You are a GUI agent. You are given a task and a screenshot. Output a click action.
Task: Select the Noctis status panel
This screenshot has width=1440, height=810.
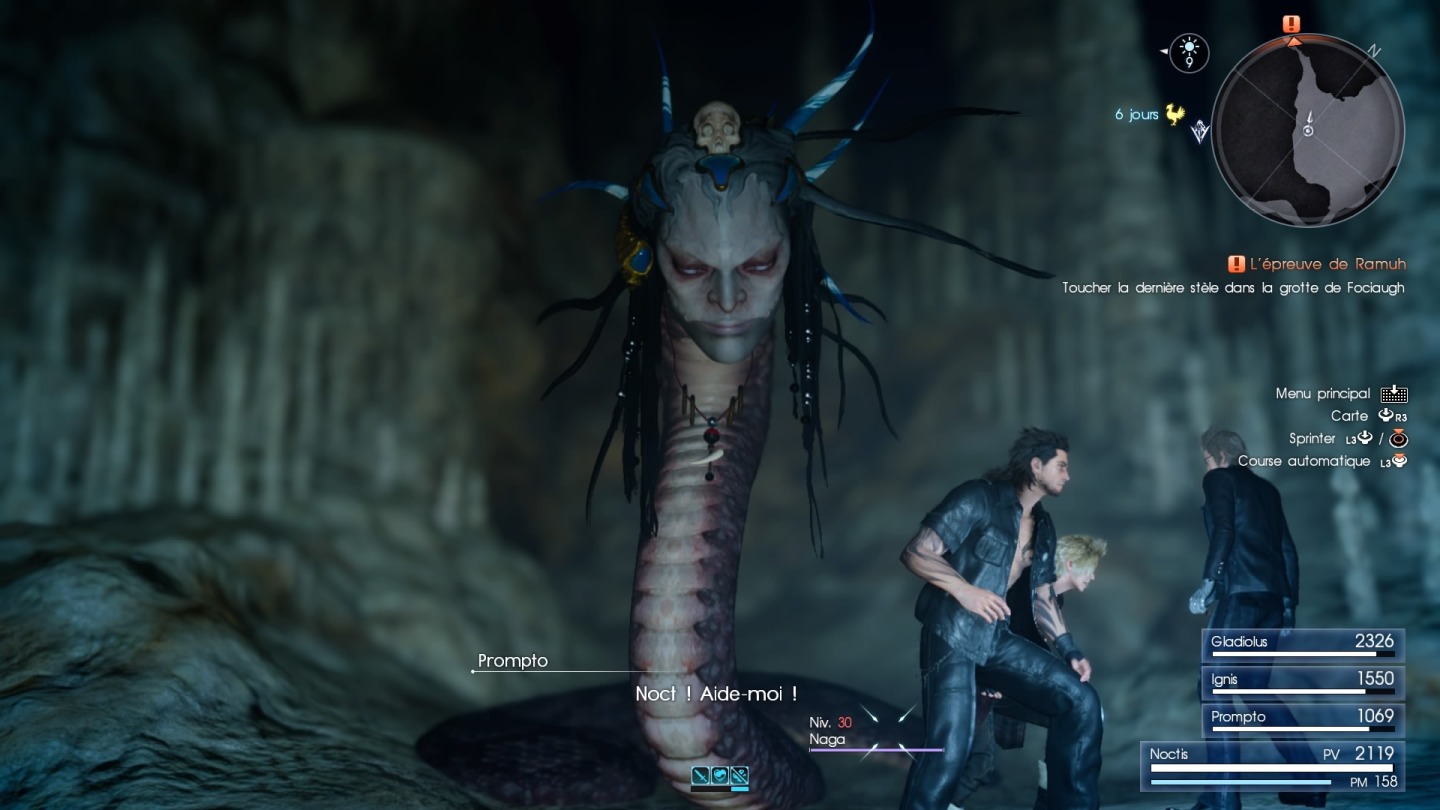1273,766
